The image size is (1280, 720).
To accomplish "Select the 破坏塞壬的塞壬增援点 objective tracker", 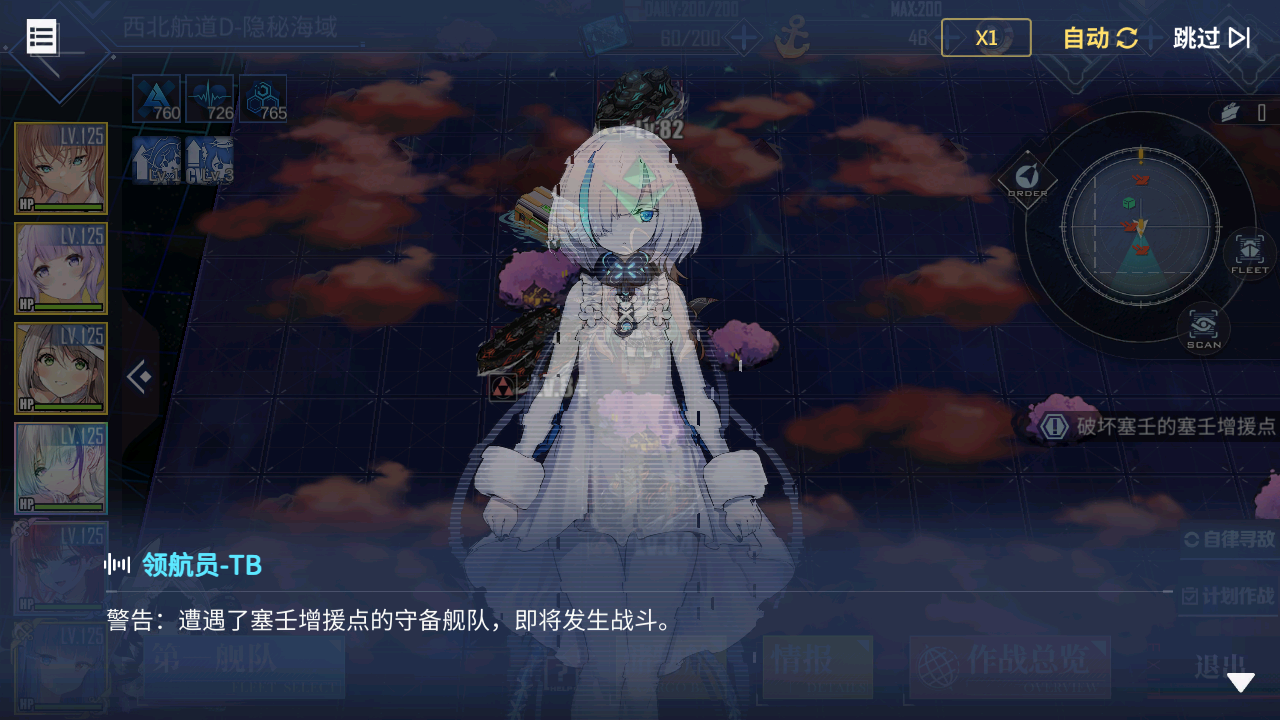I will [x=1160, y=426].
